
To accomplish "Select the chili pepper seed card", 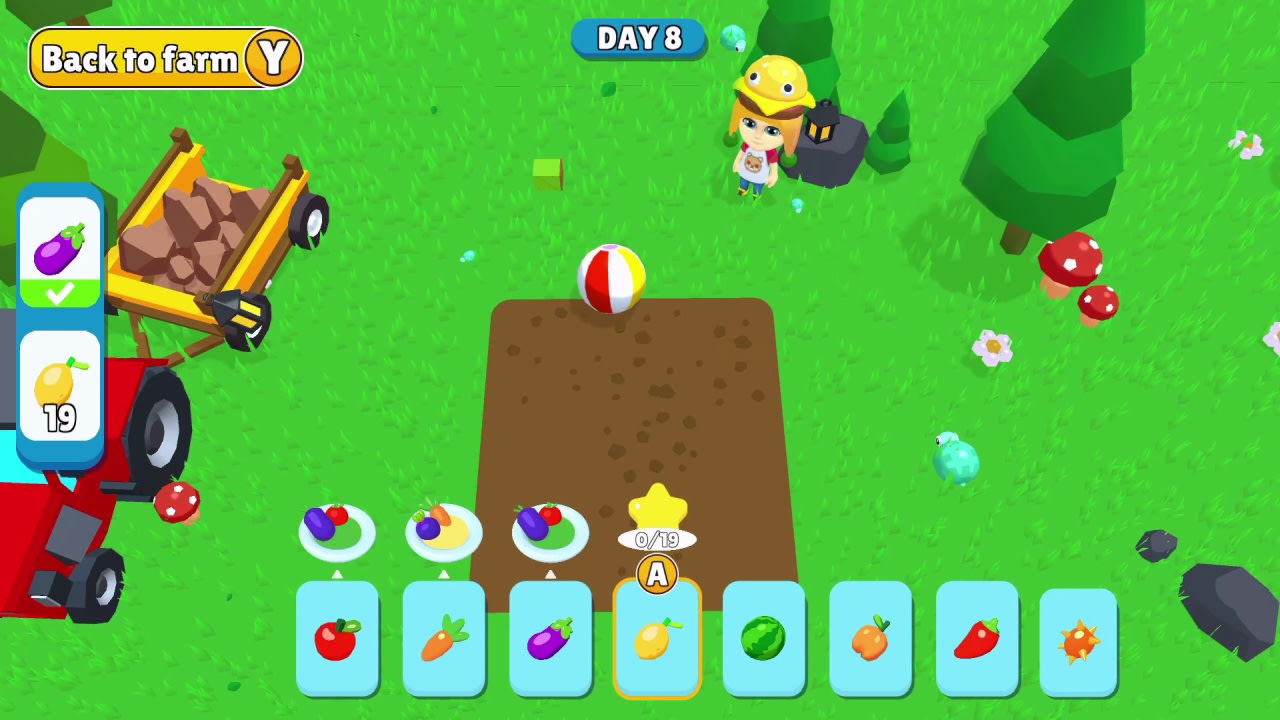I will [977, 640].
